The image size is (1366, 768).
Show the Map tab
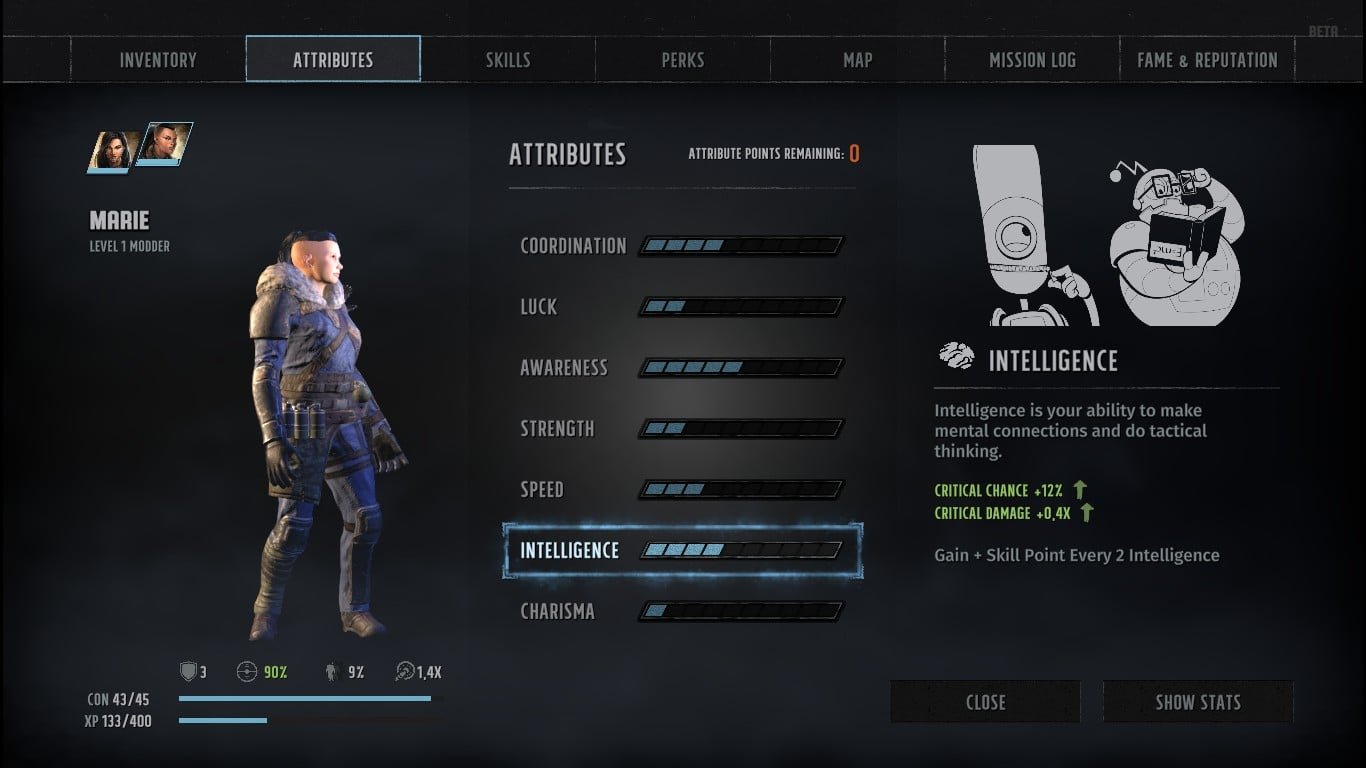pyautogui.click(x=858, y=60)
